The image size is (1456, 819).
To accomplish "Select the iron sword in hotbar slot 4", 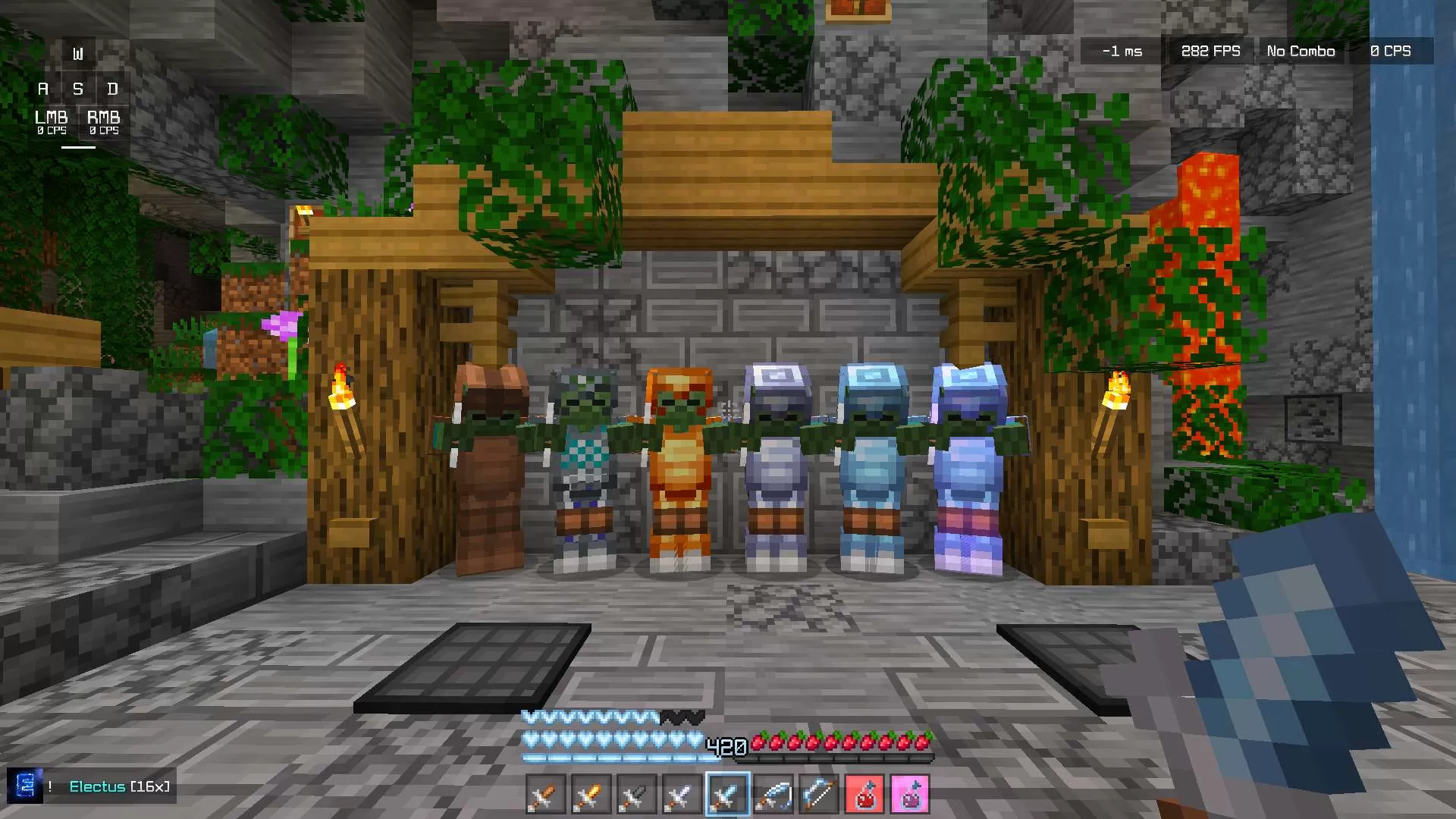I will [682, 794].
